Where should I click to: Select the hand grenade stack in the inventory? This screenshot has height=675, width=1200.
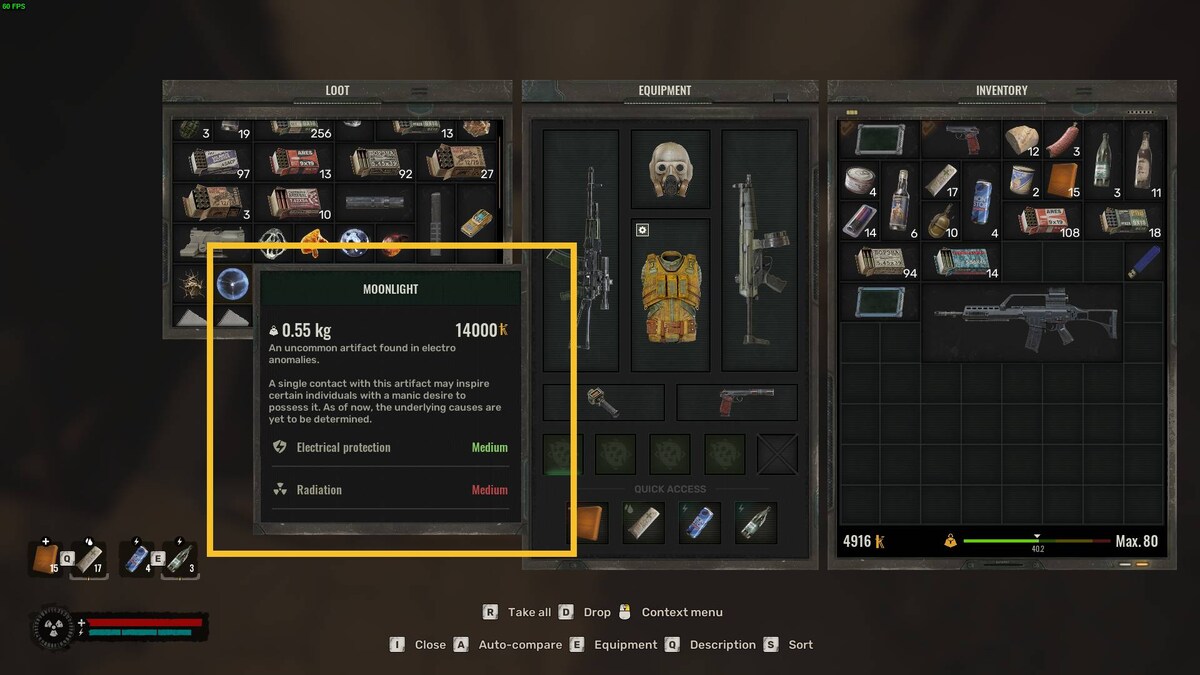point(941,222)
